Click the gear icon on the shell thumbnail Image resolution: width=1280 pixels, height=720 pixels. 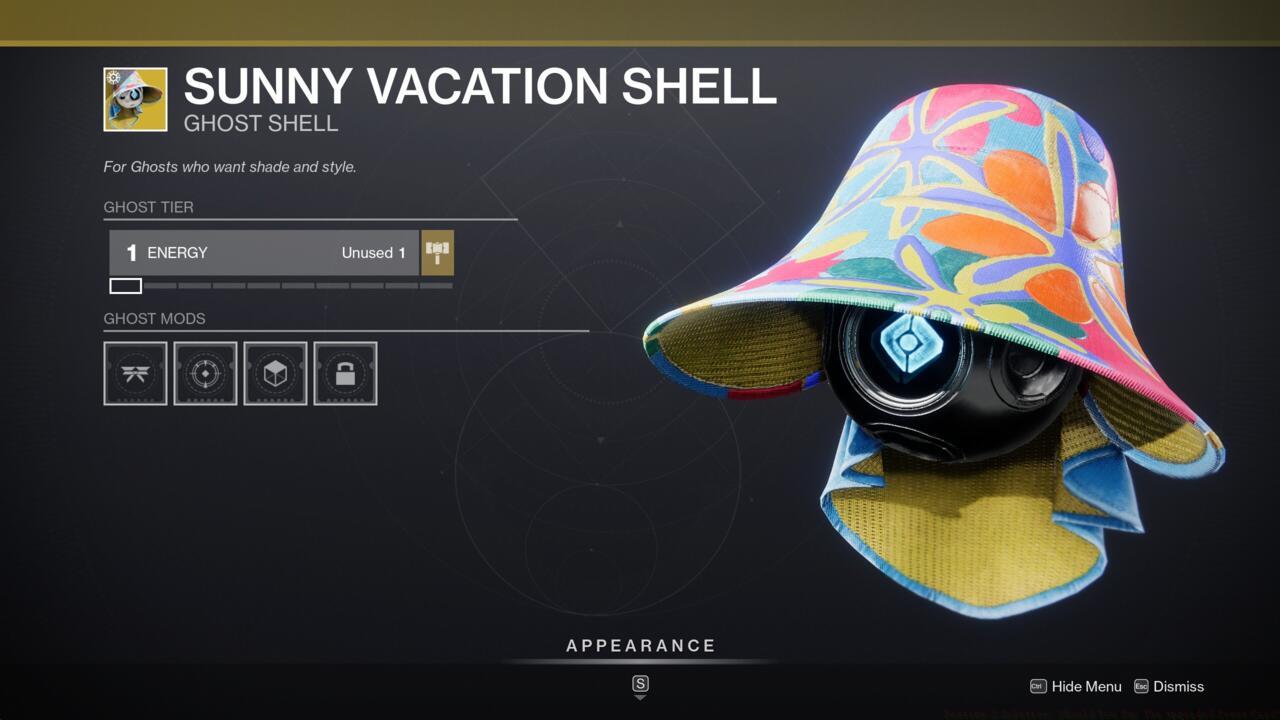point(114,75)
